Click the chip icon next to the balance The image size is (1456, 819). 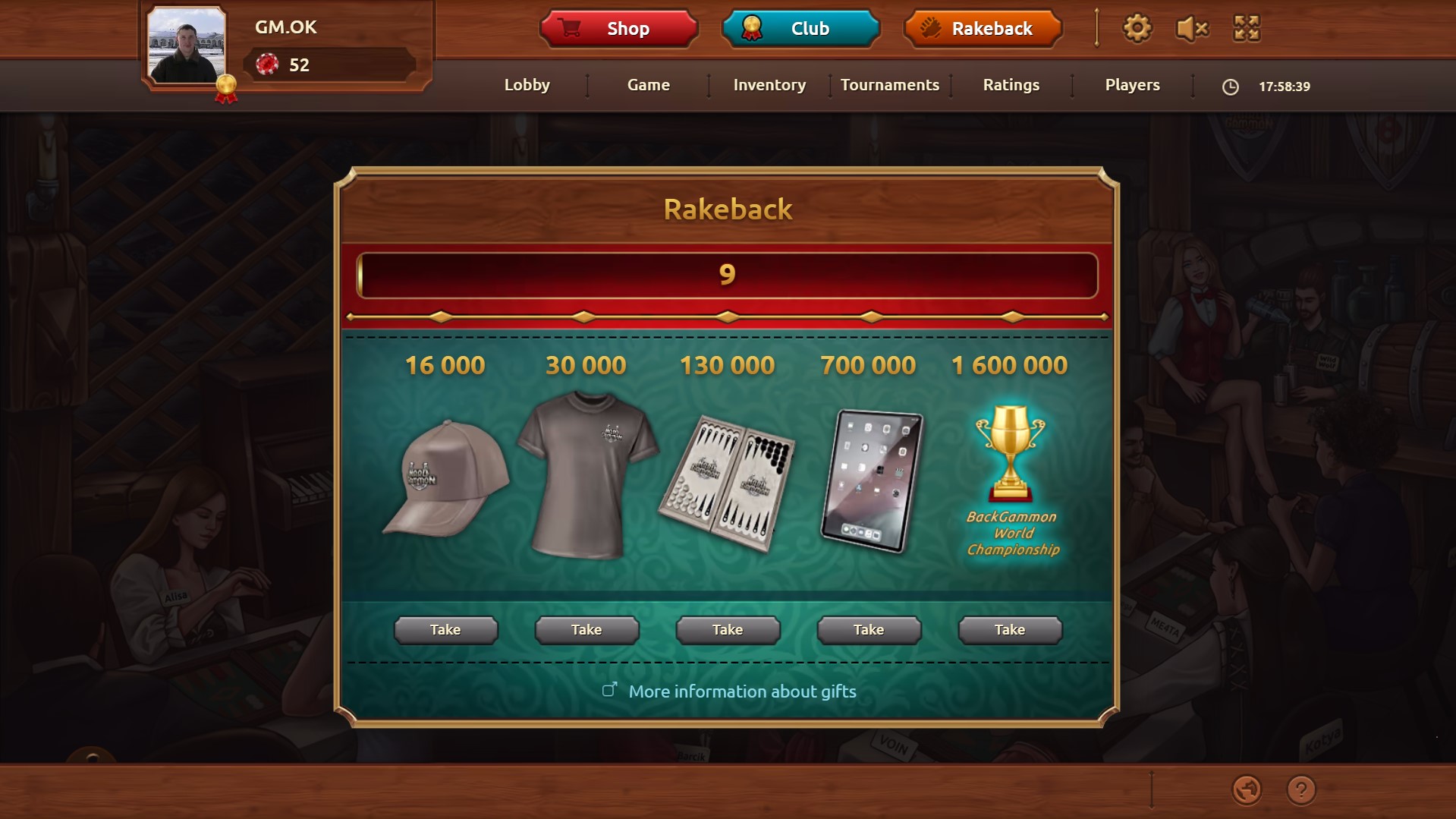[266, 65]
